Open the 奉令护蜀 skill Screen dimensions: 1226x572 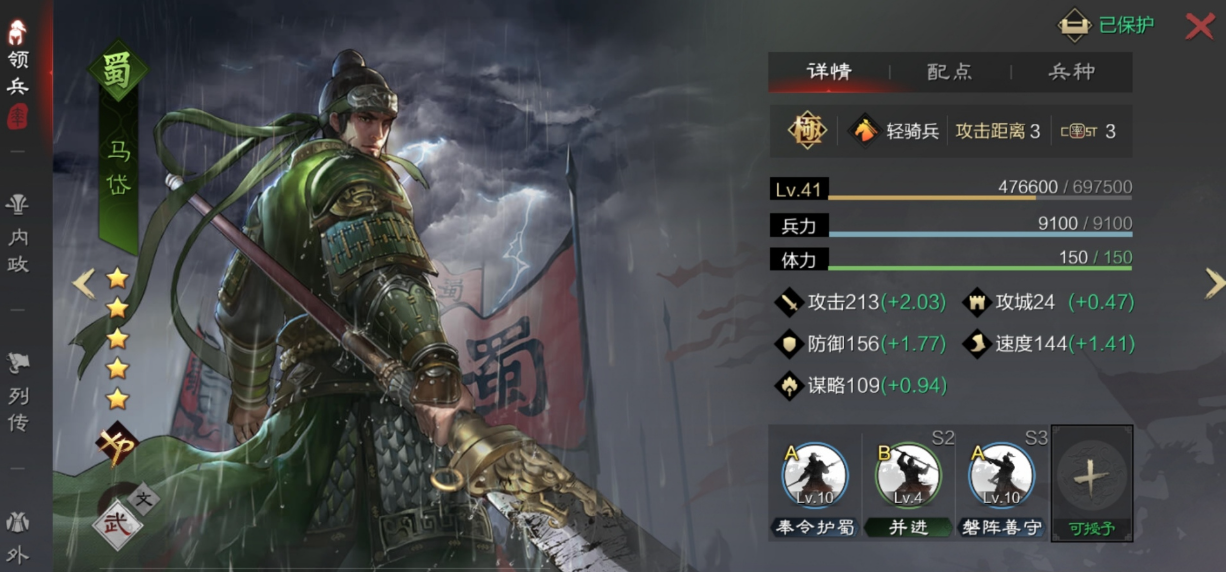click(815, 478)
